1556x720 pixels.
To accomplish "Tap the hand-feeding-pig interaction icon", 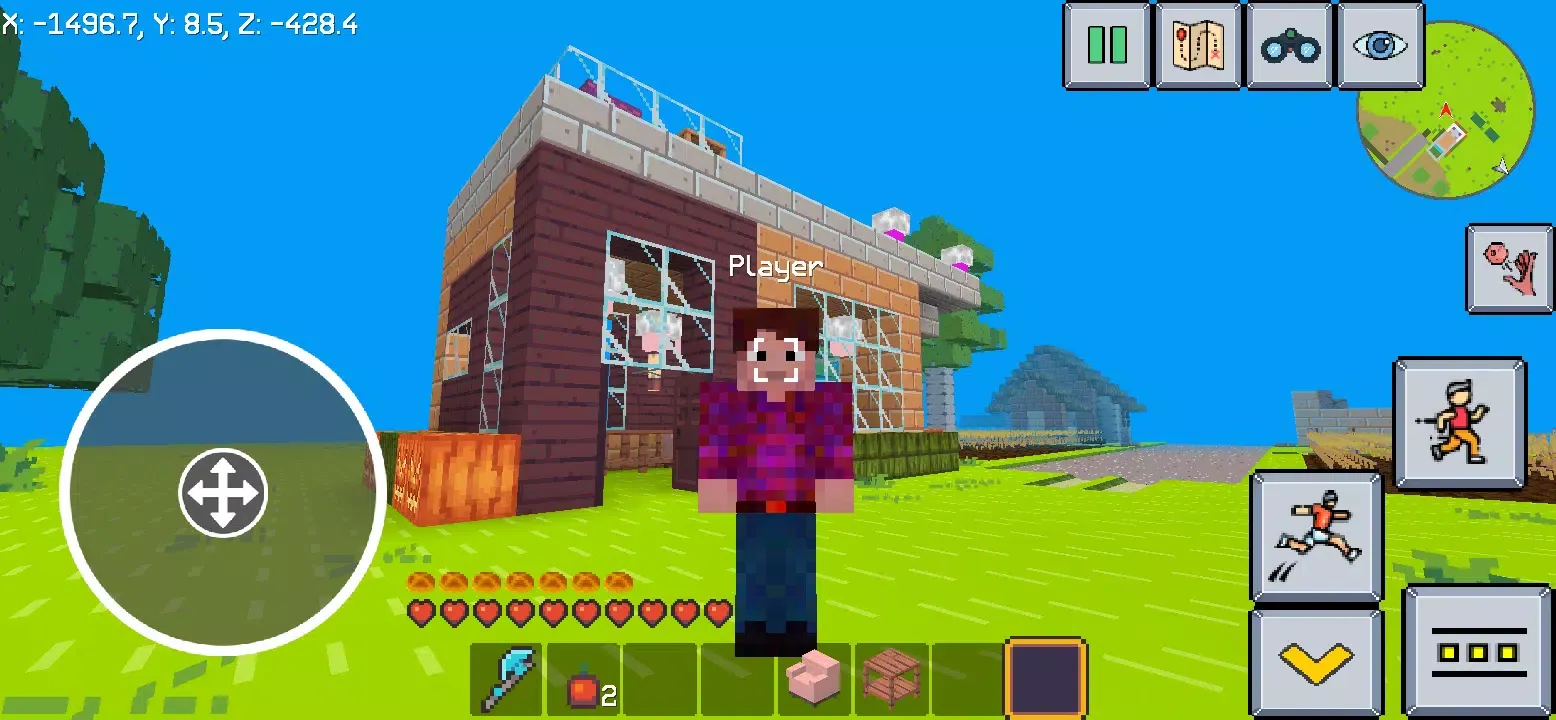I will point(1509,268).
